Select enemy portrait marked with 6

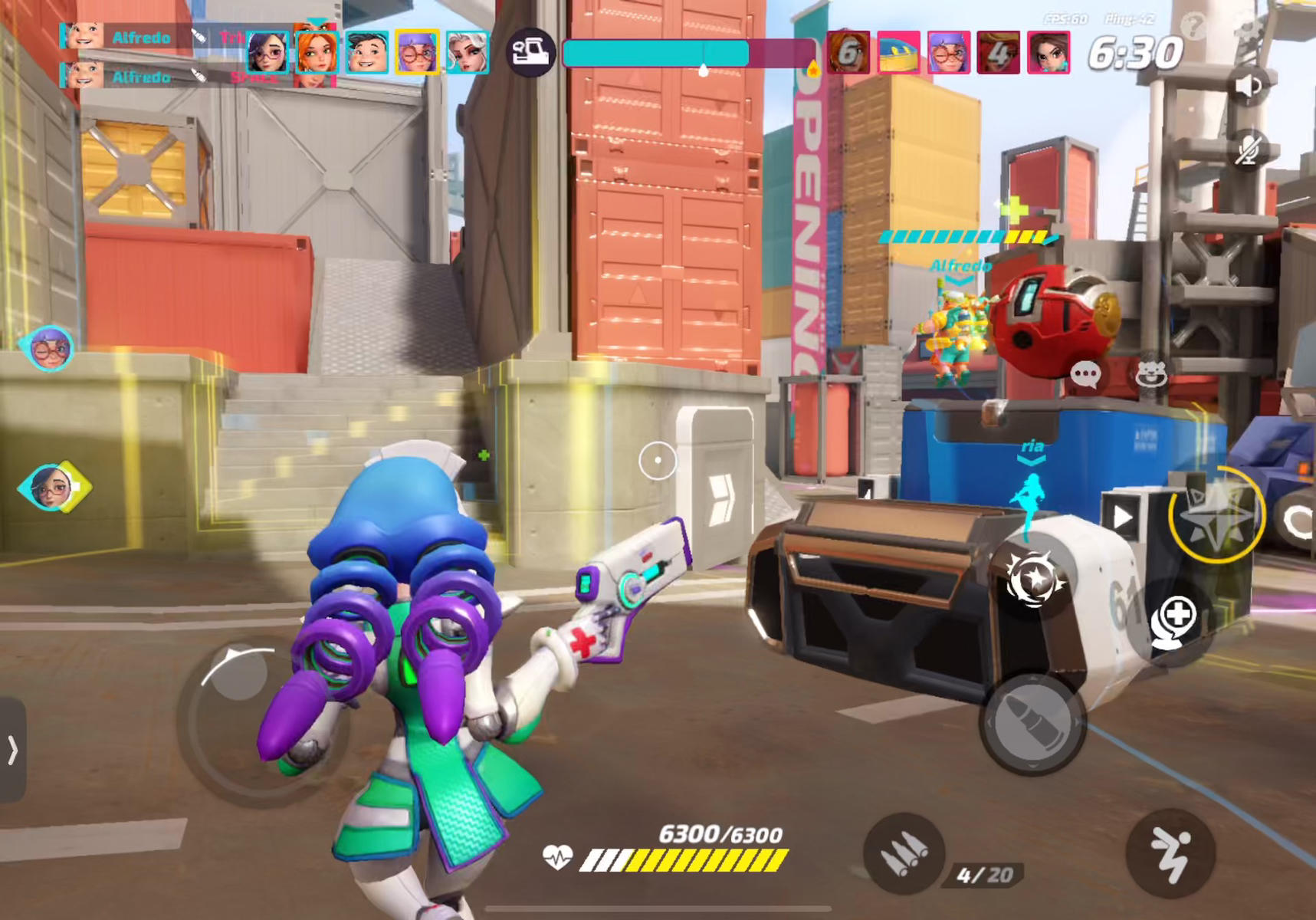[x=848, y=53]
